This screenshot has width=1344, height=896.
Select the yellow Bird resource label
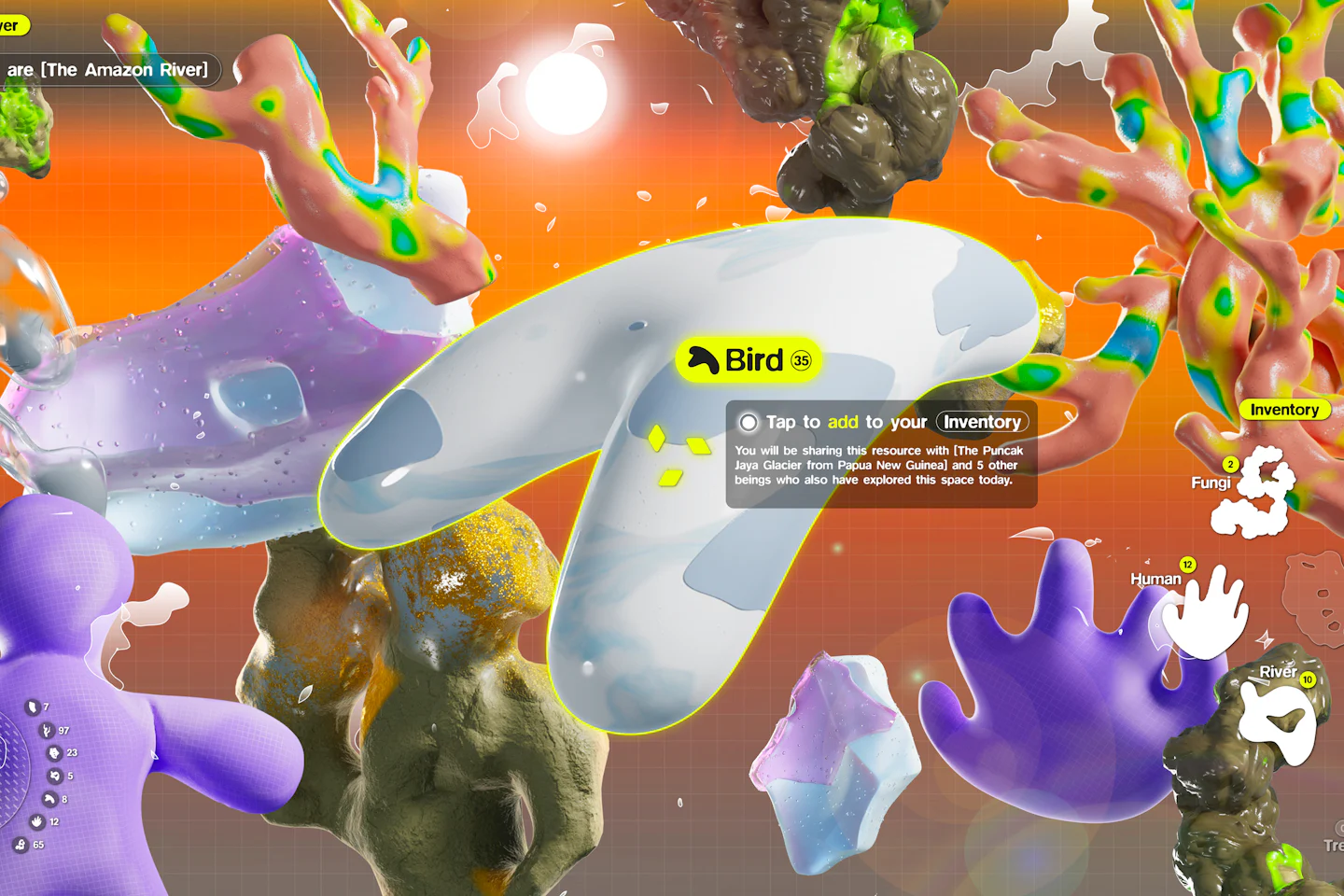749,360
